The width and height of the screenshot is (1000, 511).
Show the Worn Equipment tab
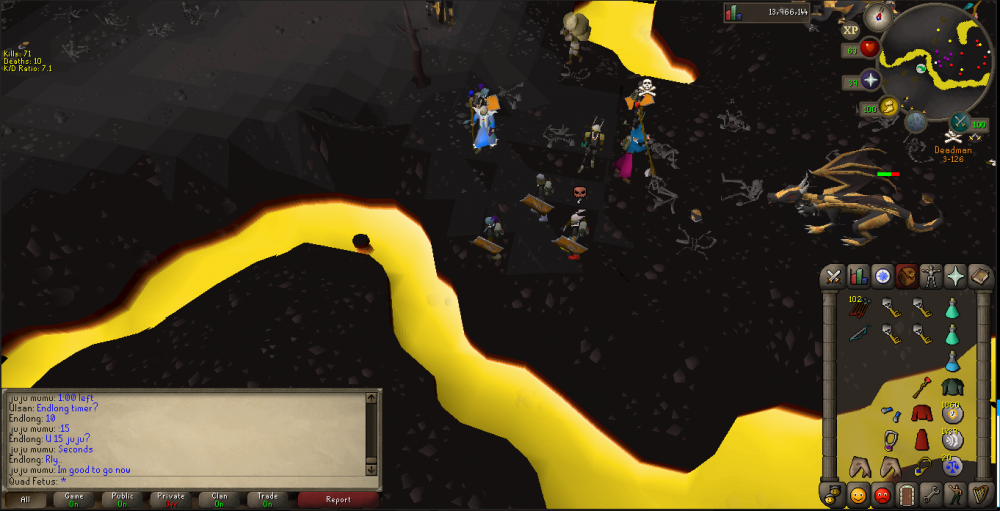tap(931, 276)
